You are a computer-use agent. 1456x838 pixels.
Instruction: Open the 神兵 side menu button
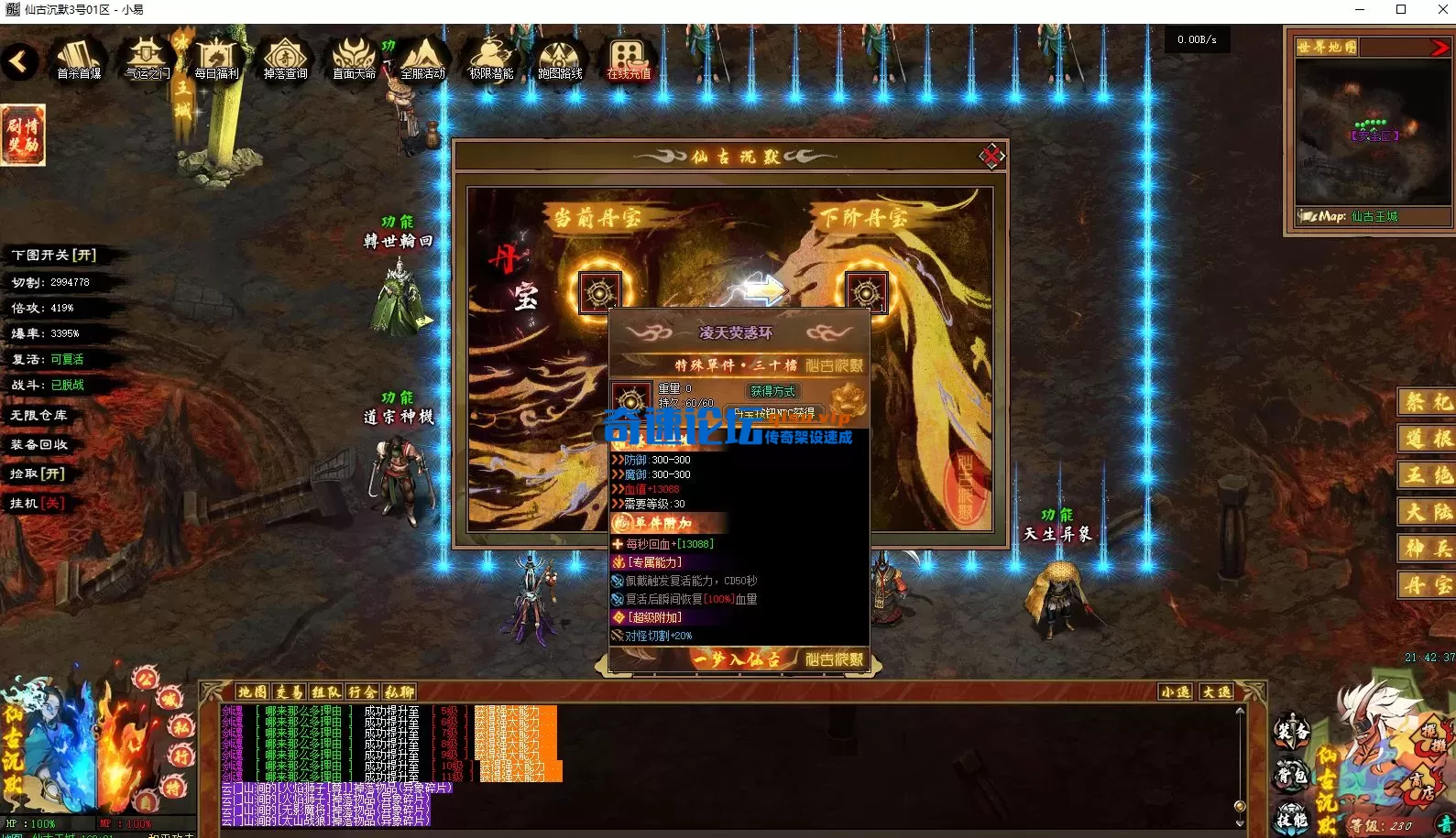click(x=1428, y=548)
